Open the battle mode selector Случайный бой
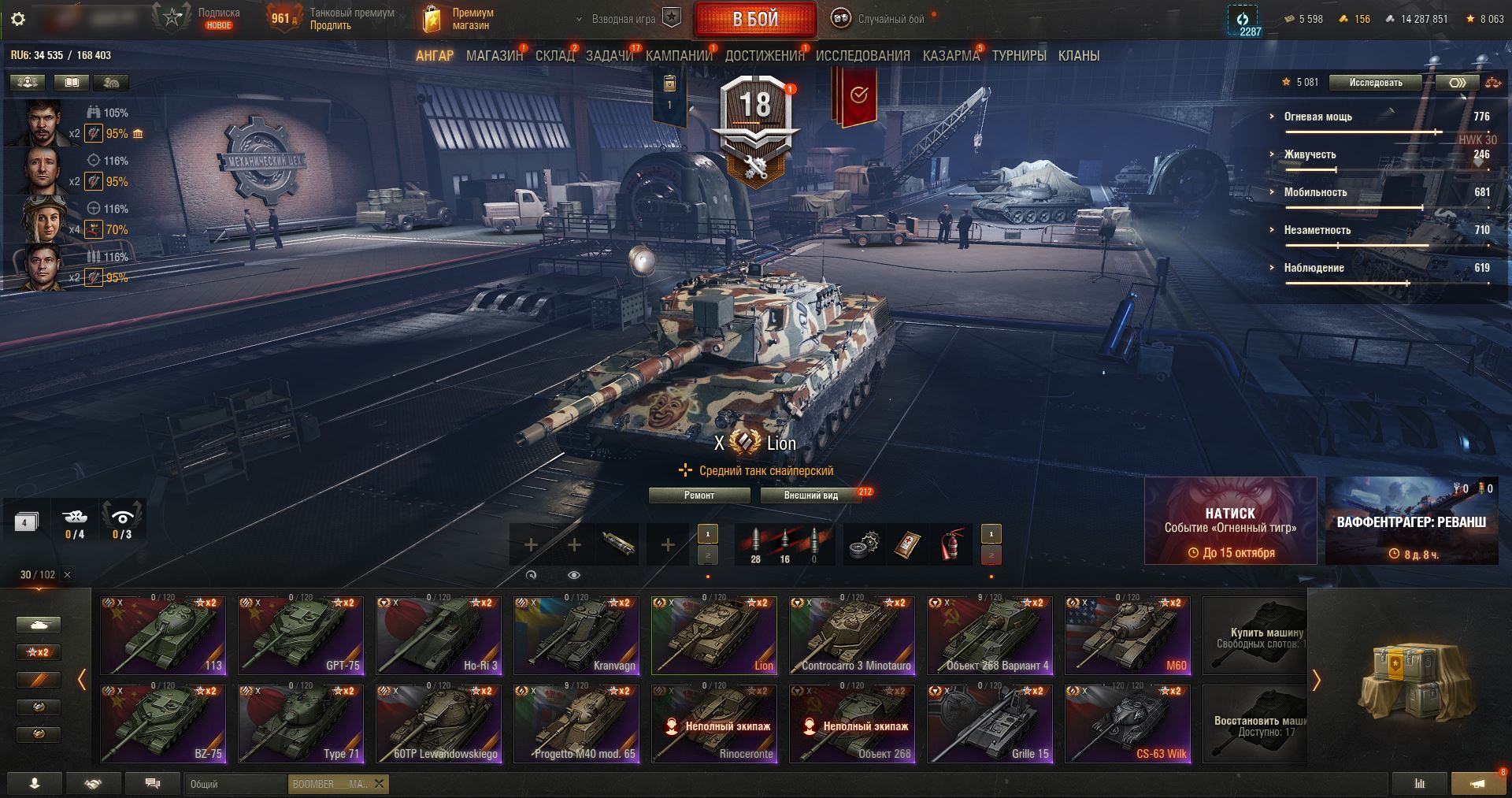Screen dimensions: 1512x798 pyautogui.click(x=880, y=20)
